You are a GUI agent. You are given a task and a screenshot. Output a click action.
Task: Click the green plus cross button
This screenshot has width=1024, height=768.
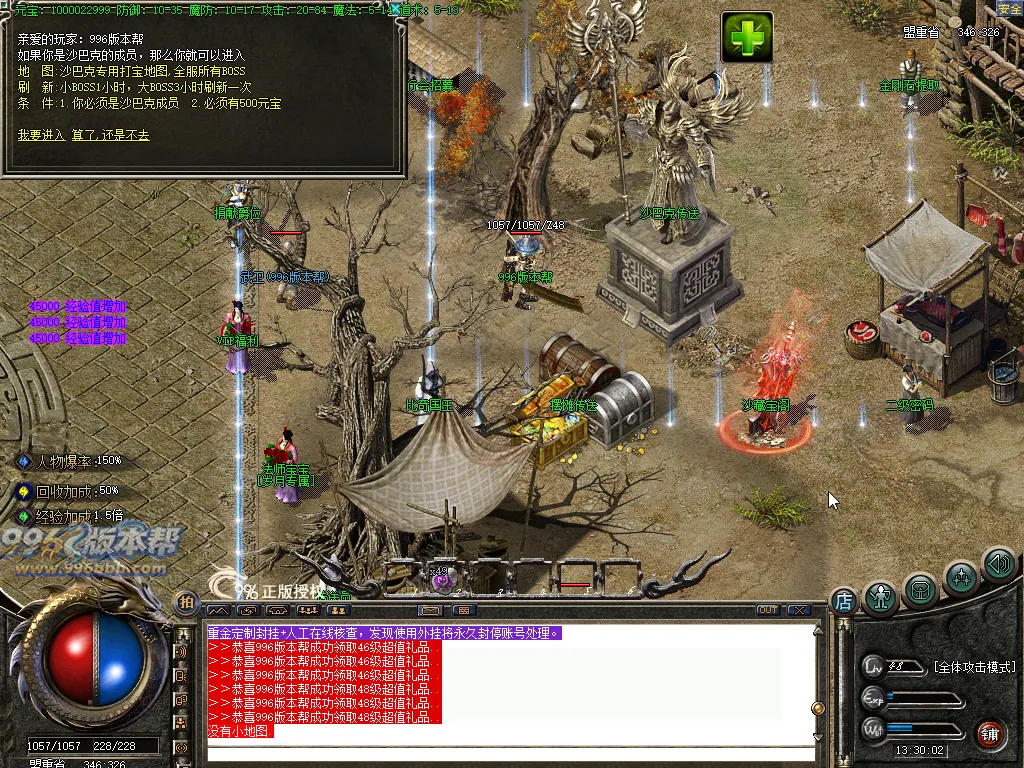747,38
